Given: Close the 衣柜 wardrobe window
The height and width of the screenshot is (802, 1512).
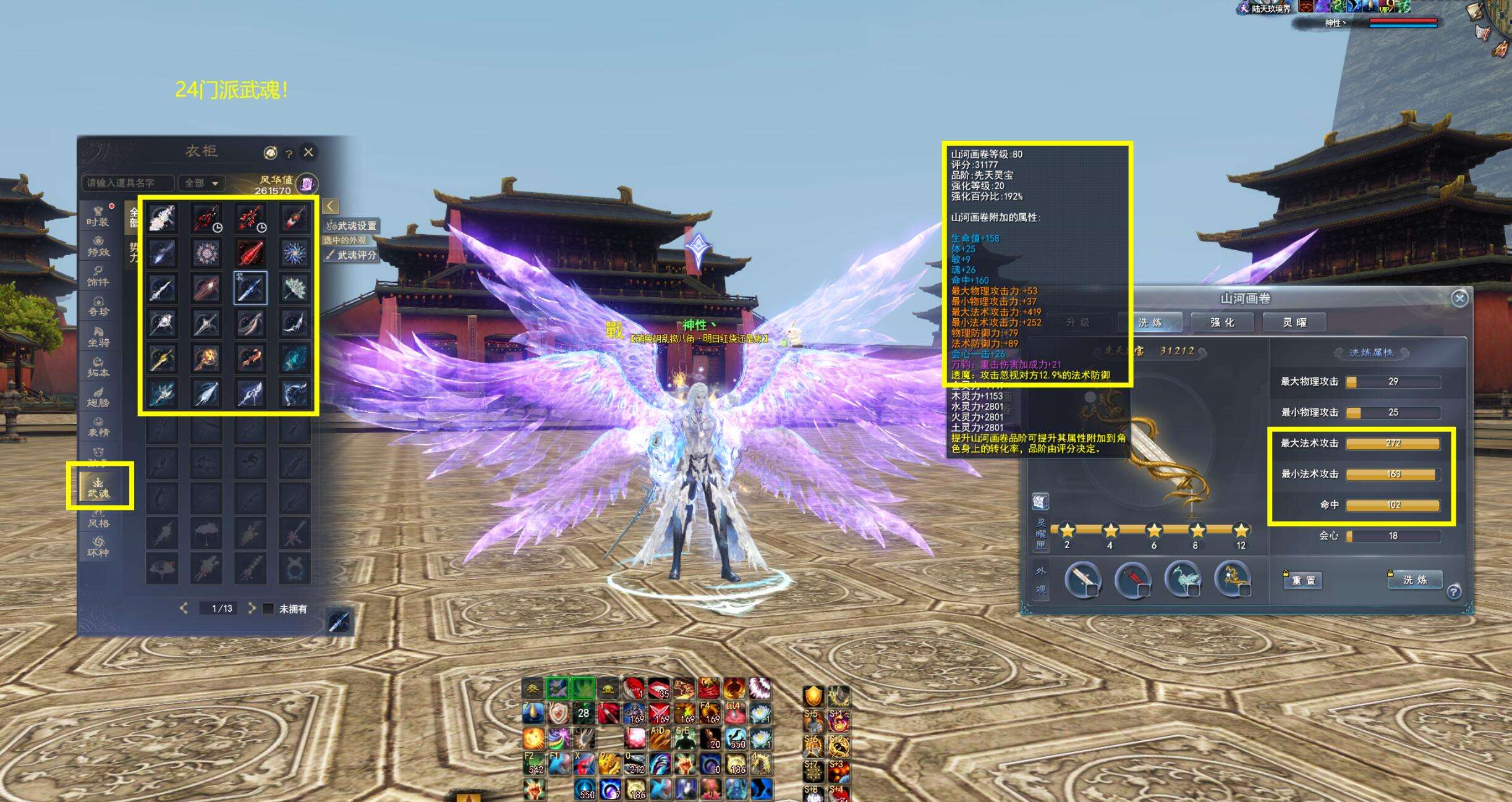Looking at the screenshot, I should coord(308,152).
